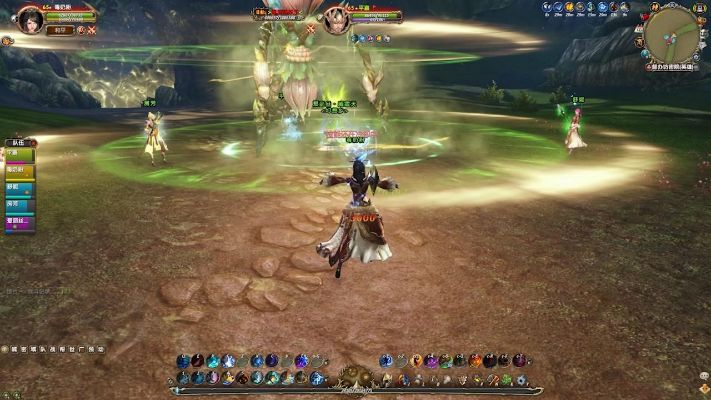
Task: Select the player character portrait
Action: (x=29, y=18)
